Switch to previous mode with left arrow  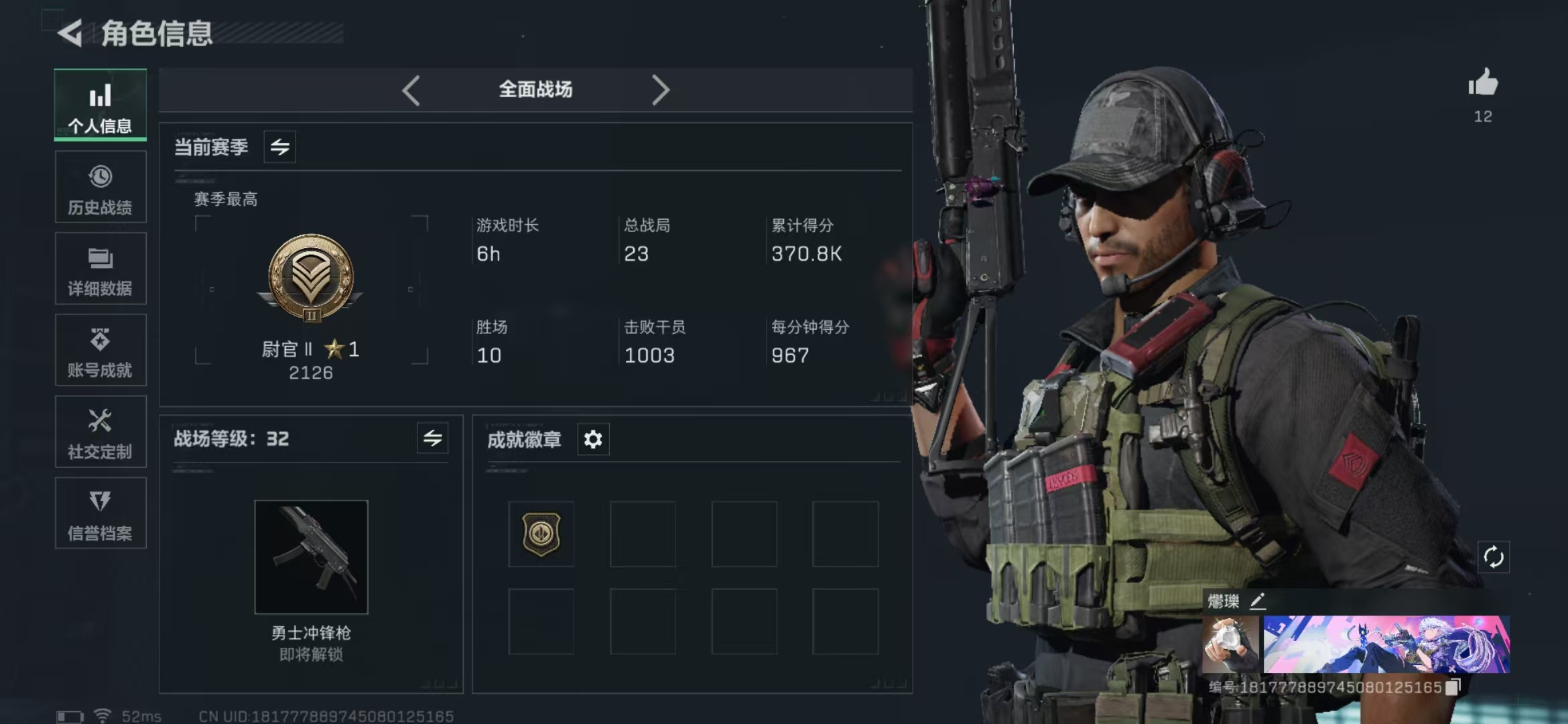(x=411, y=90)
